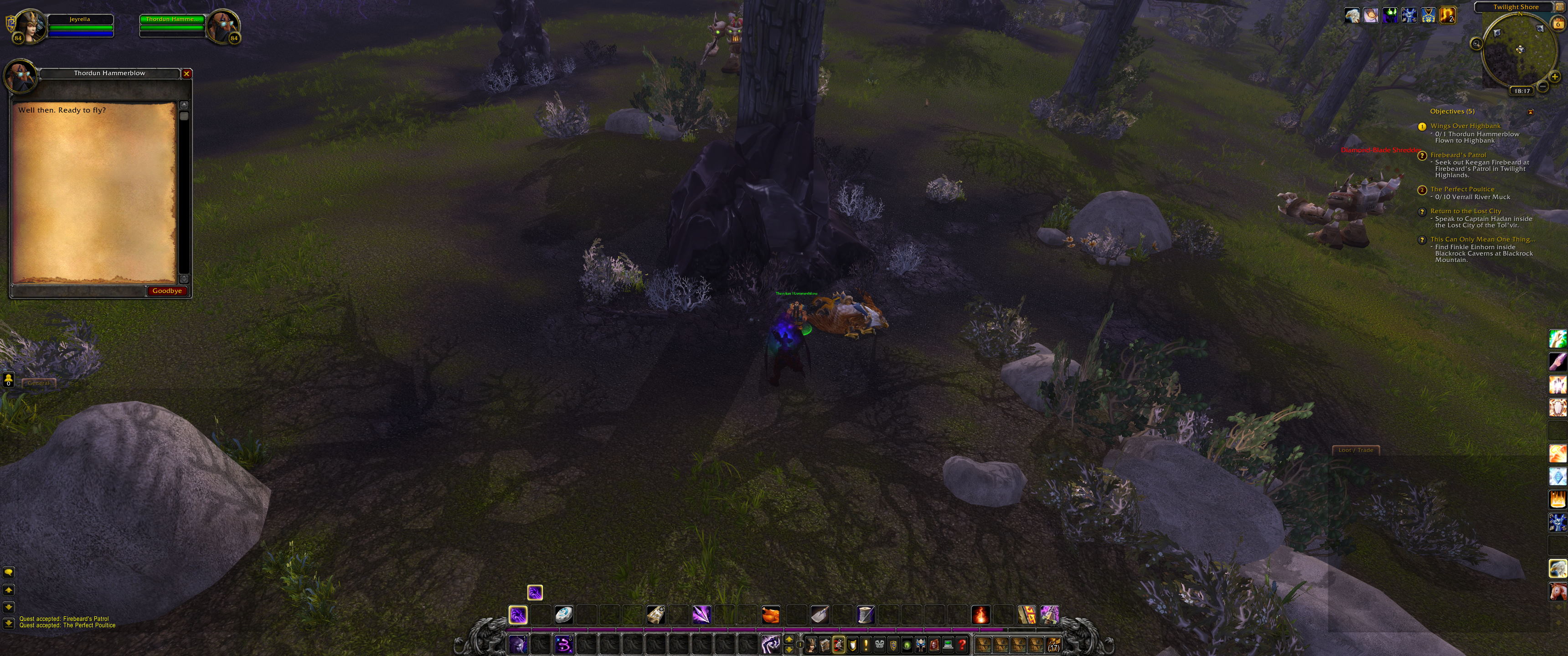The height and width of the screenshot is (656, 1568).
Task: Open the main menu computer icon
Action: pos(949,645)
